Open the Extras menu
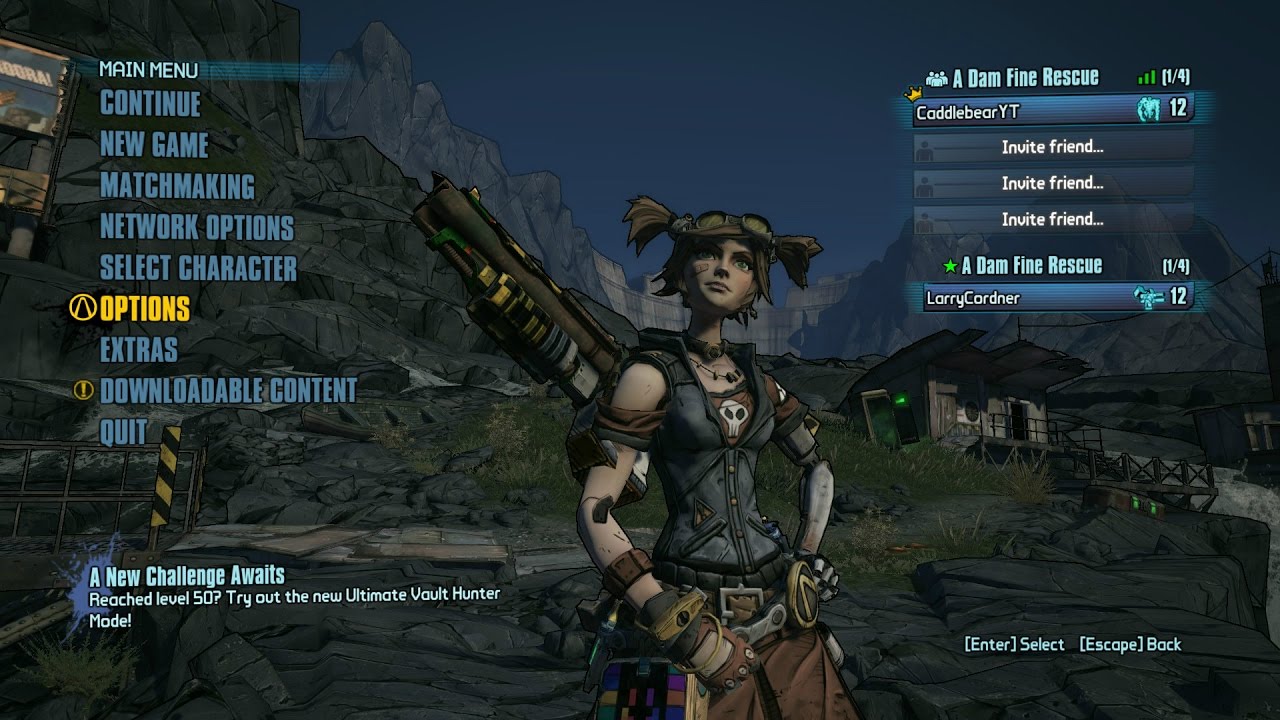The width and height of the screenshot is (1280, 720). coord(139,350)
